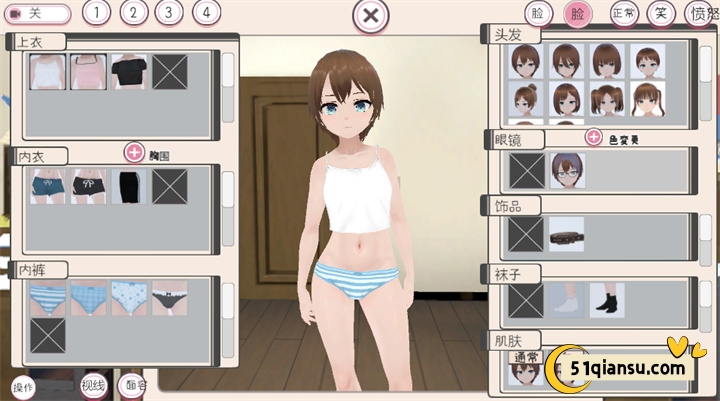Viewport: 720px width, 401px height.
Task: Open the 视线 option
Action: pyautogui.click(x=93, y=385)
